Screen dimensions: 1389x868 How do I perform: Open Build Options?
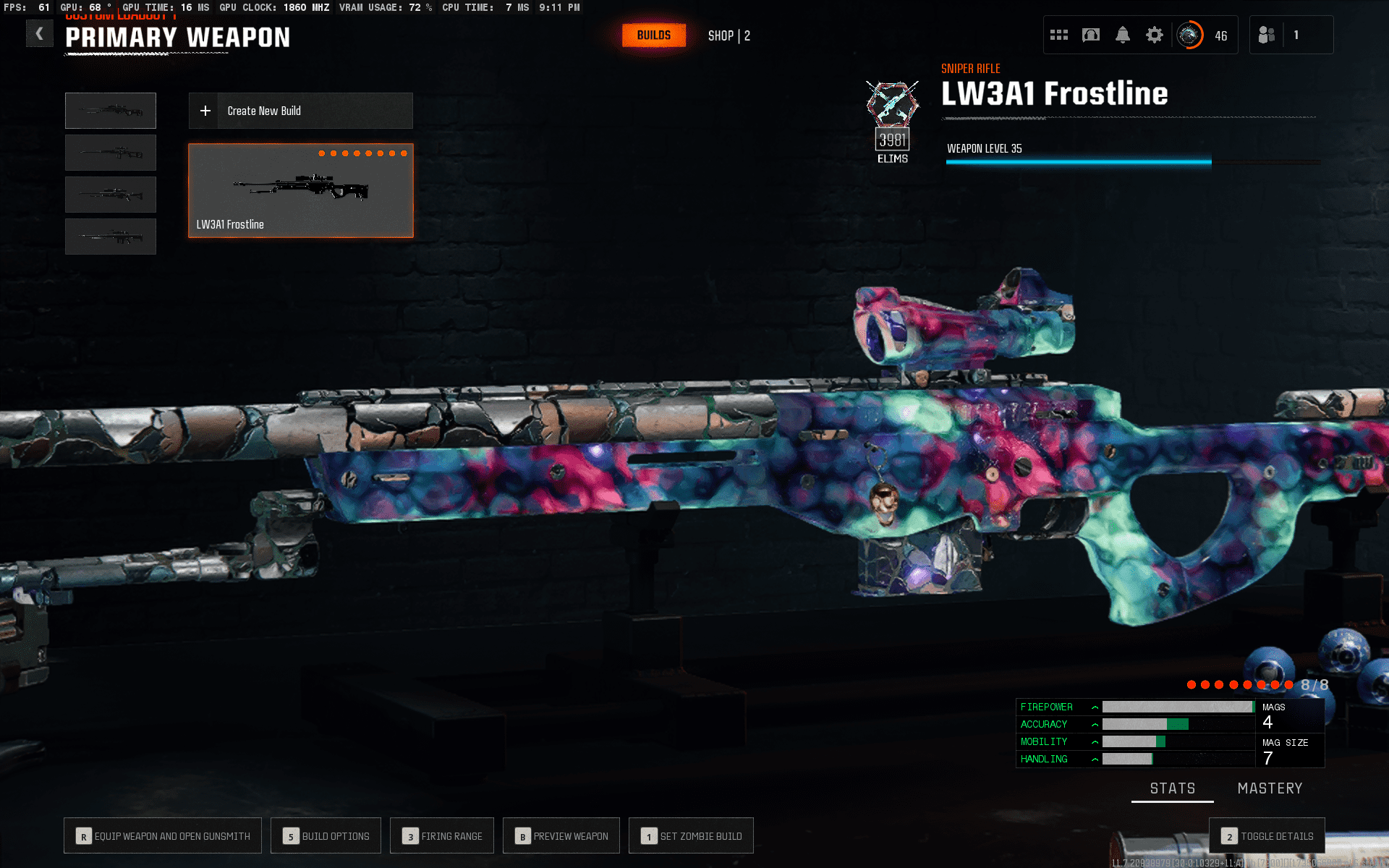[326, 836]
